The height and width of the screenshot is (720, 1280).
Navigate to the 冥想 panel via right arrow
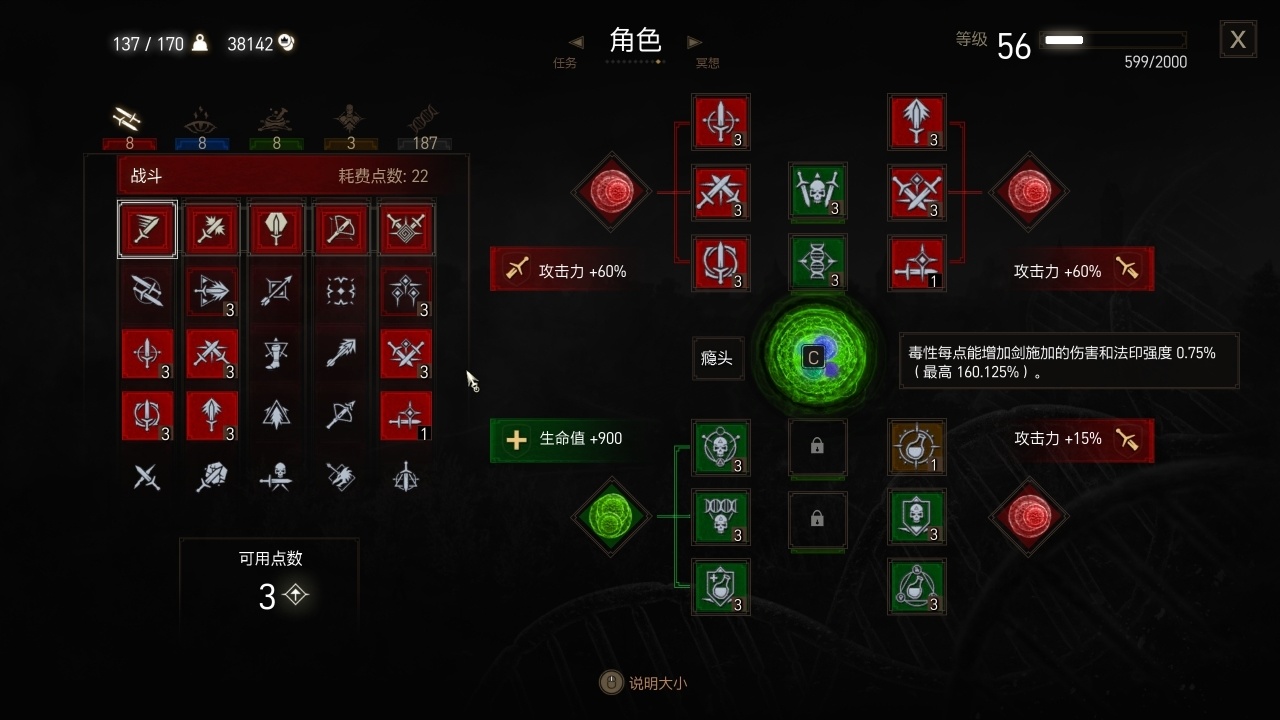(x=694, y=42)
